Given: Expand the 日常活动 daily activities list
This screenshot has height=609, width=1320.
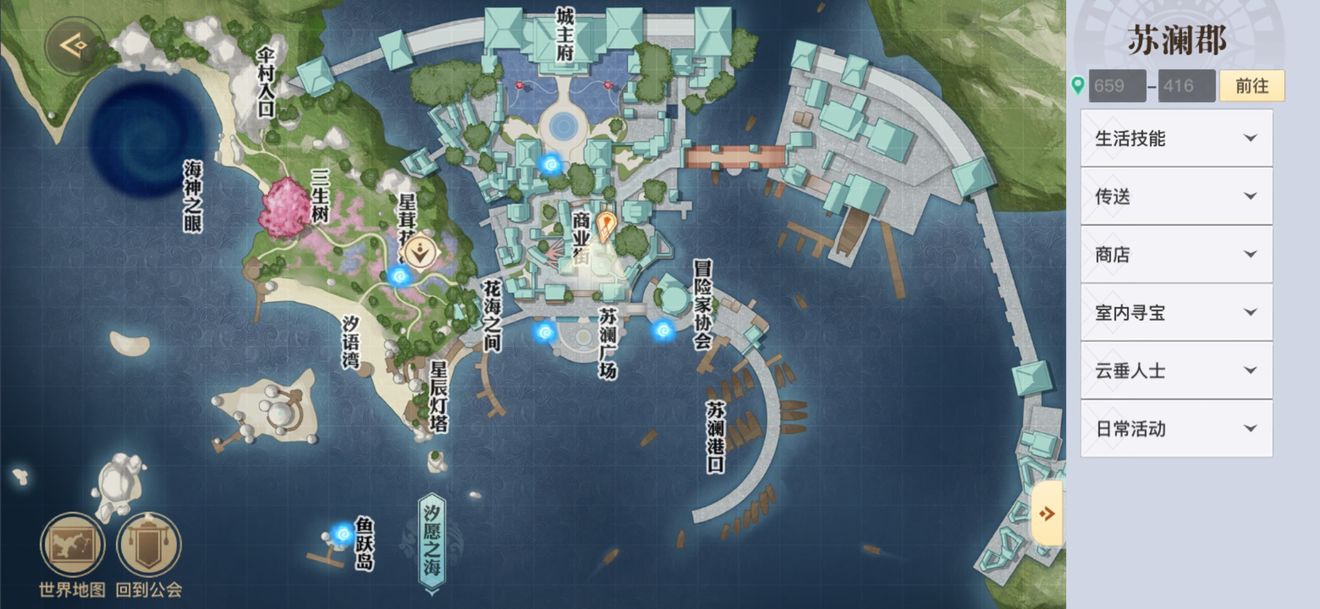Looking at the screenshot, I should [x=1176, y=429].
